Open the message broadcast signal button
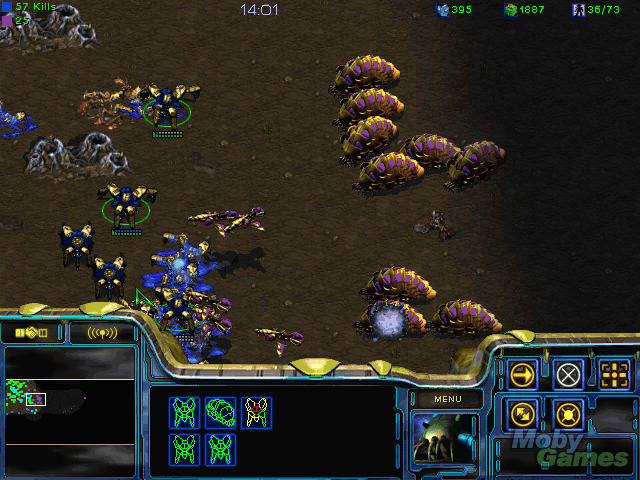640x480 pixels. point(102,332)
